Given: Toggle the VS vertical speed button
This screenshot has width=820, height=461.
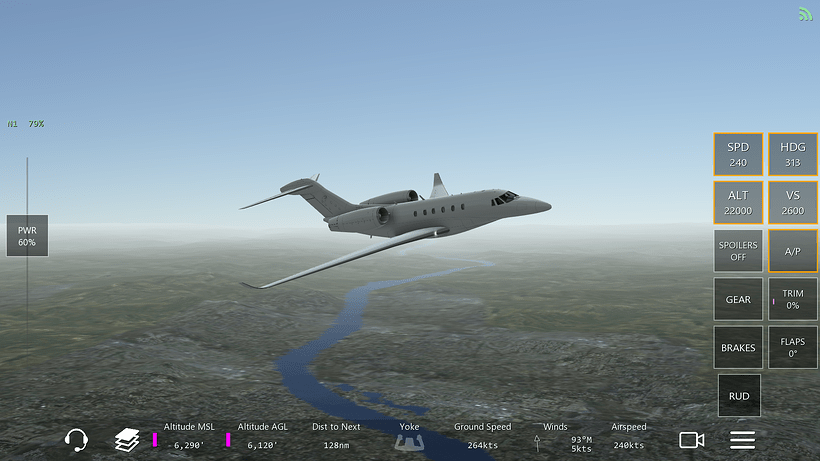Looking at the screenshot, I should 793,202.
